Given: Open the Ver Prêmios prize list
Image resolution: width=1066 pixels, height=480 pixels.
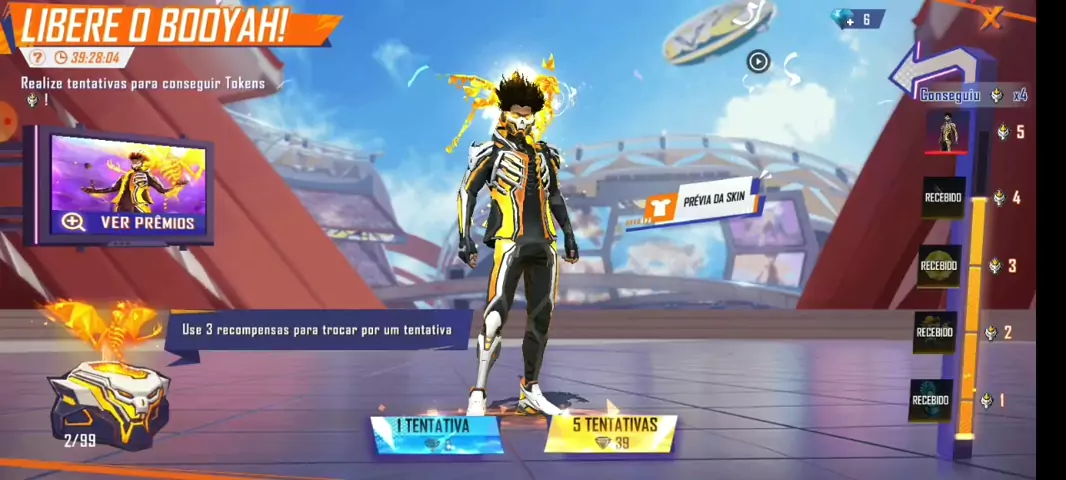Looking at the screenshot, I should pos(128,222).
